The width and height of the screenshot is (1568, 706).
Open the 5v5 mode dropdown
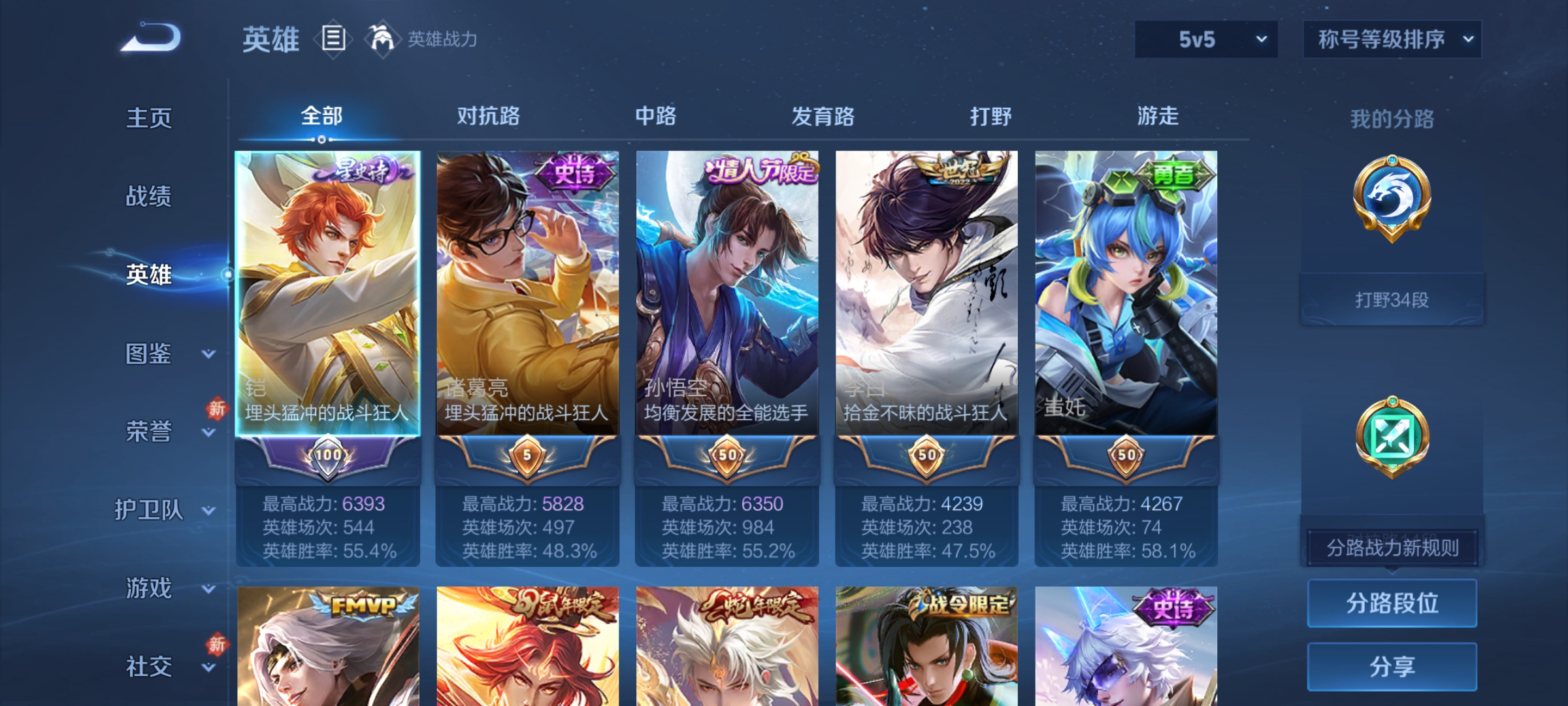pyautogui.click(x=1205, y=39)
